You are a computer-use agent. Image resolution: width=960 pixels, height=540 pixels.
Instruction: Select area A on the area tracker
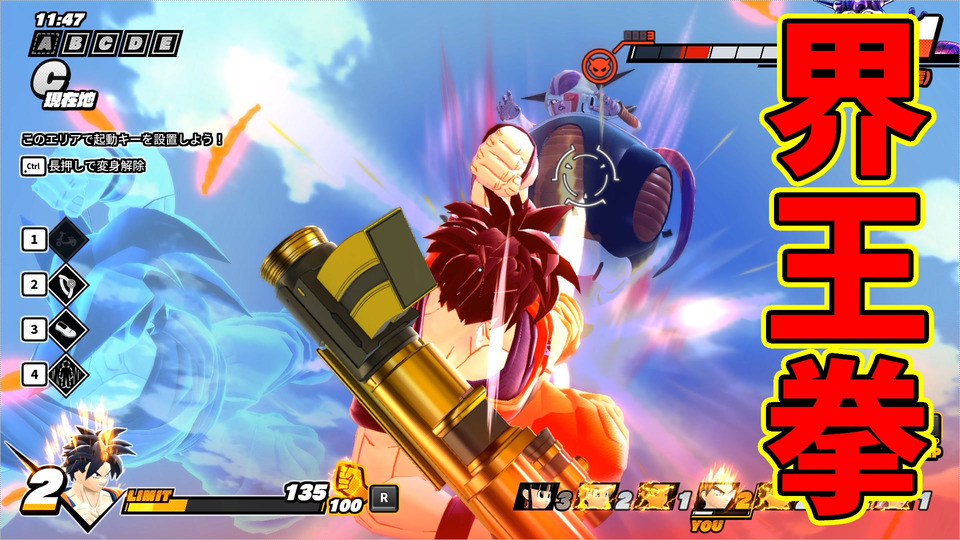tap(45, 43)
